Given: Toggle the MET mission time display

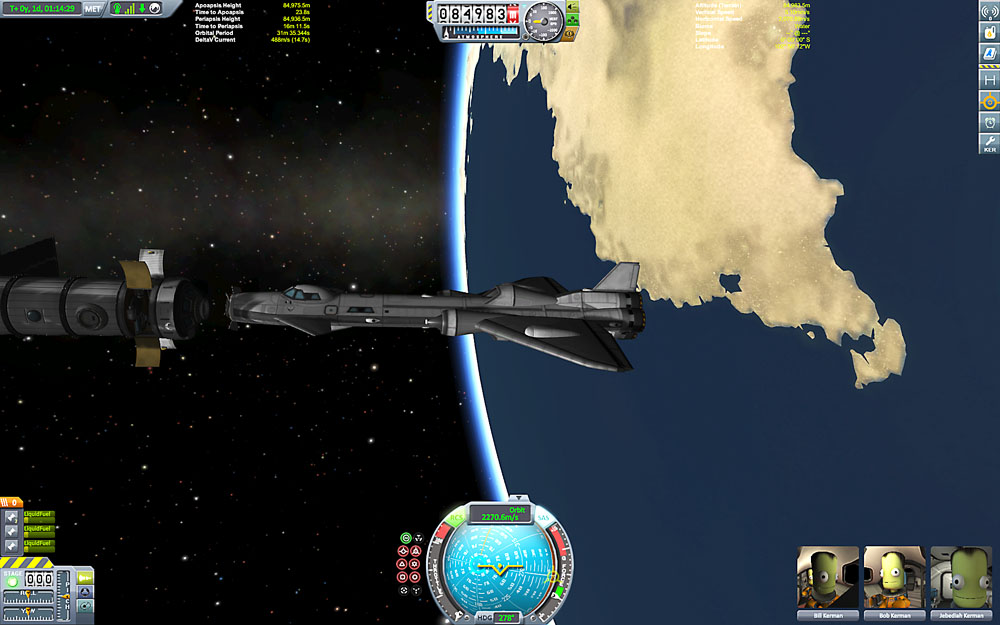Looking at the screenshot, I should pyautogui.click(x=93, y=9).
